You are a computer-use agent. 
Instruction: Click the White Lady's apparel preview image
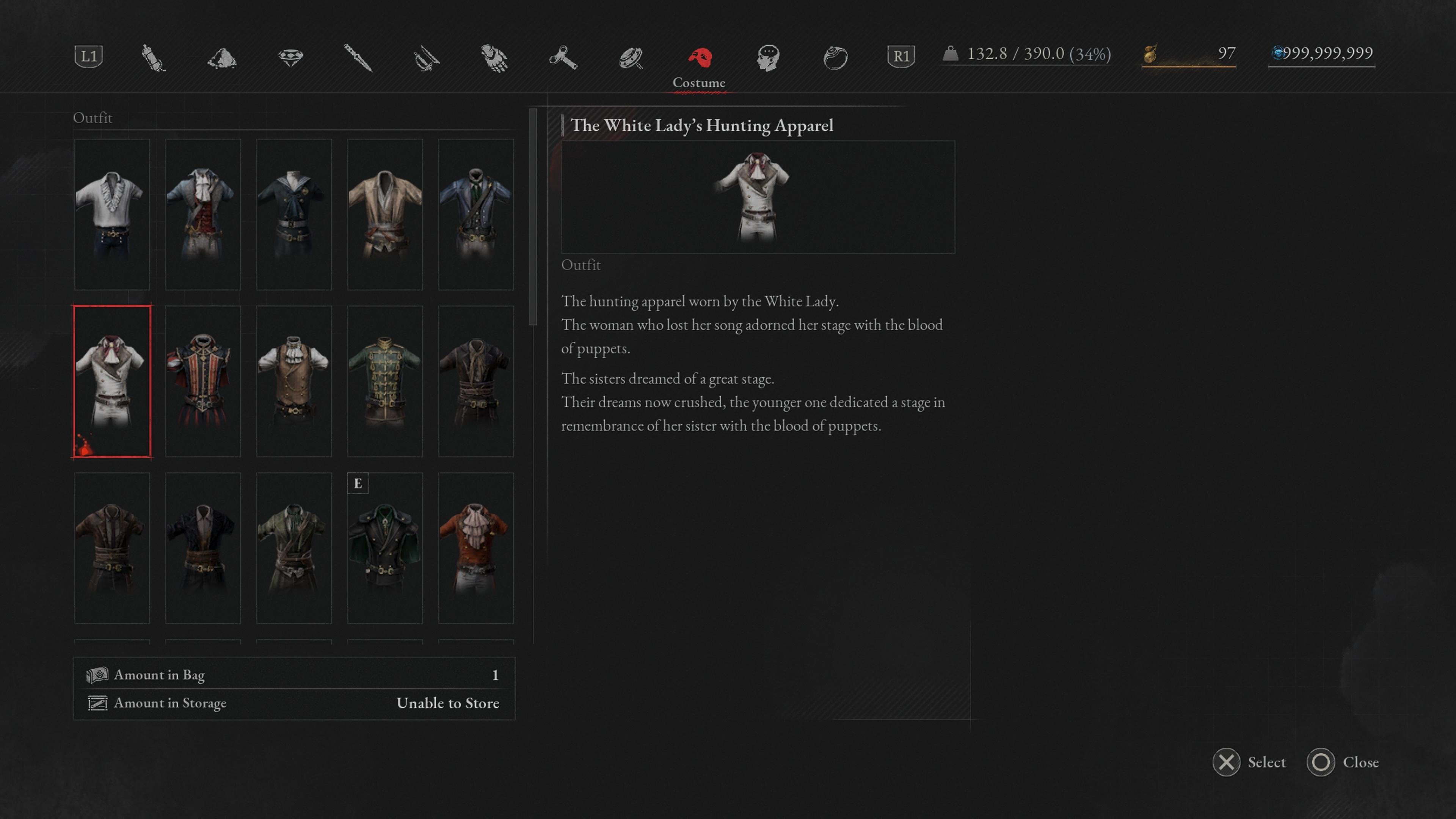[x=758, y=197]
